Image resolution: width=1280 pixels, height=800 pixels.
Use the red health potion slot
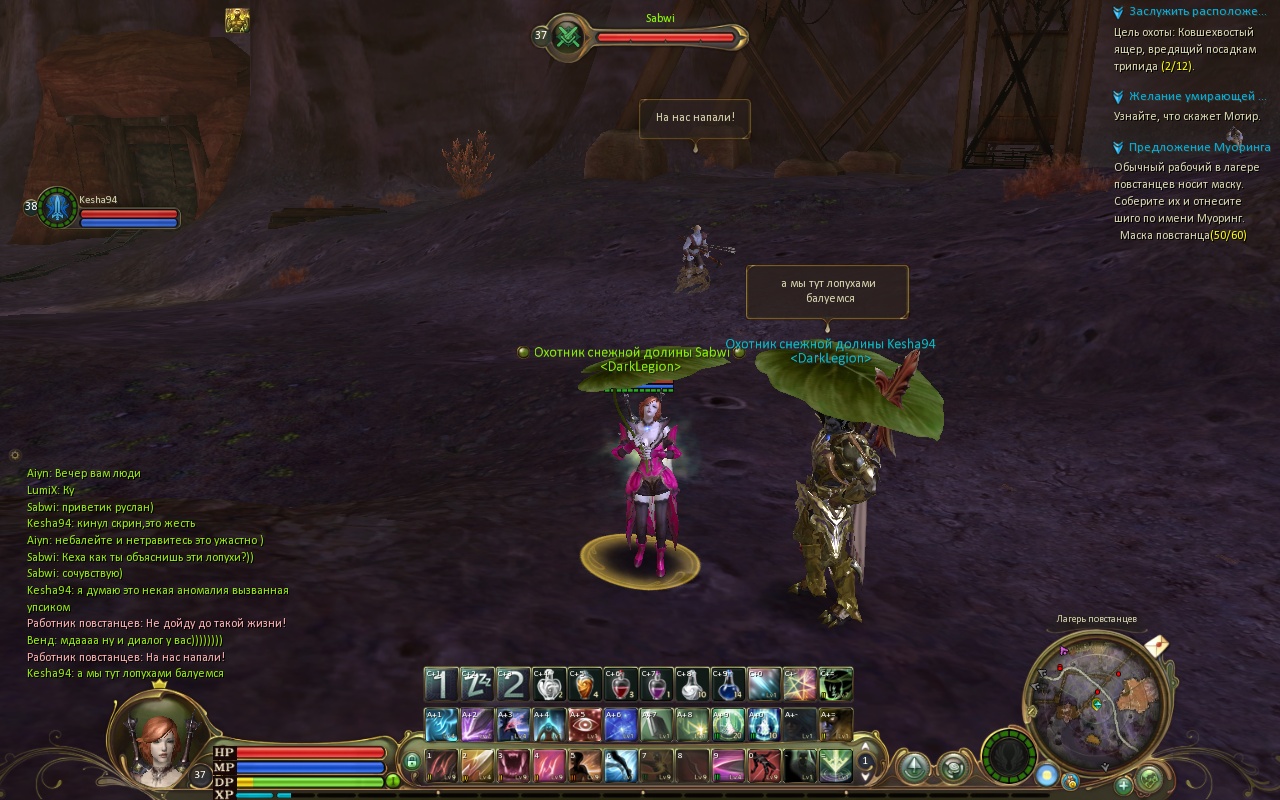coord(620,685)
